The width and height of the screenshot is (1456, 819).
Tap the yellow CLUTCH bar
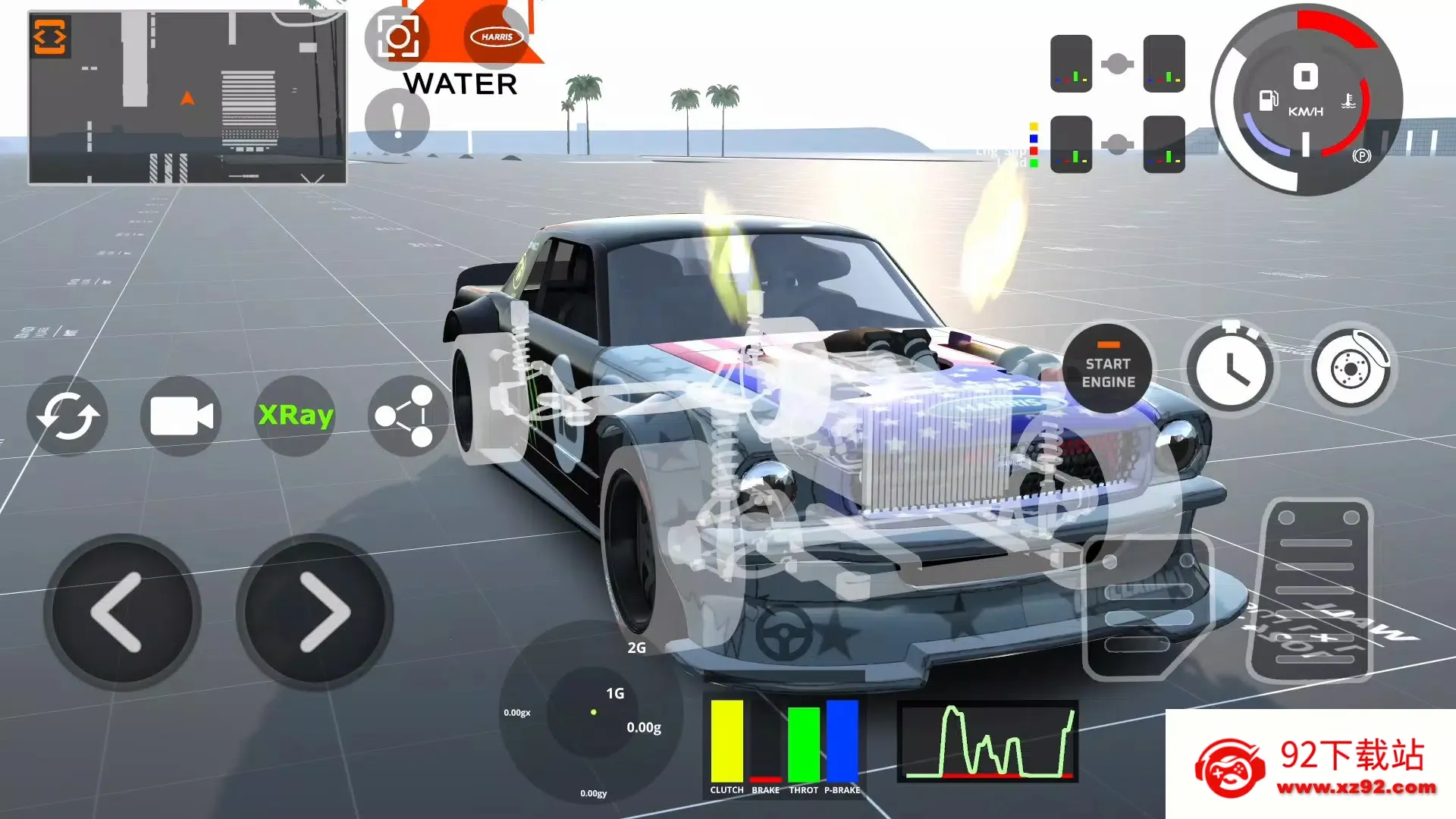(726, 739)
